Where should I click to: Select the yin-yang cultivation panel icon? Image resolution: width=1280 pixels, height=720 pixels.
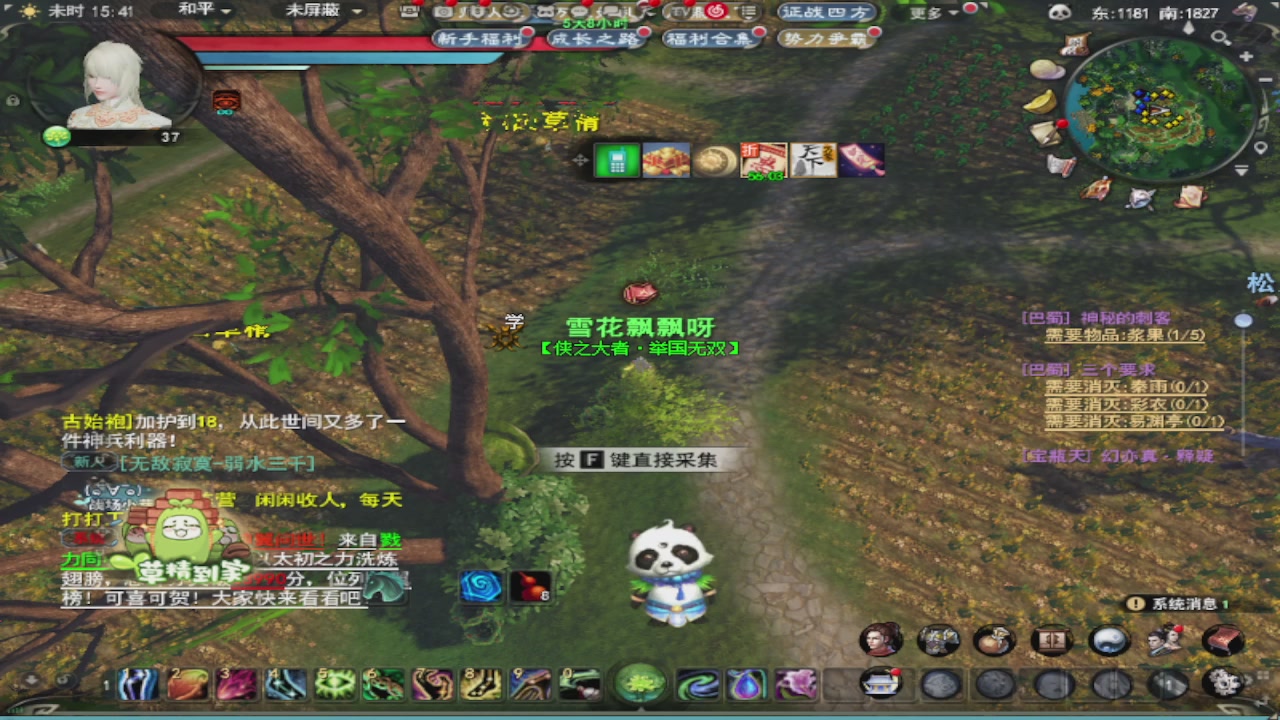[1110, 640]
